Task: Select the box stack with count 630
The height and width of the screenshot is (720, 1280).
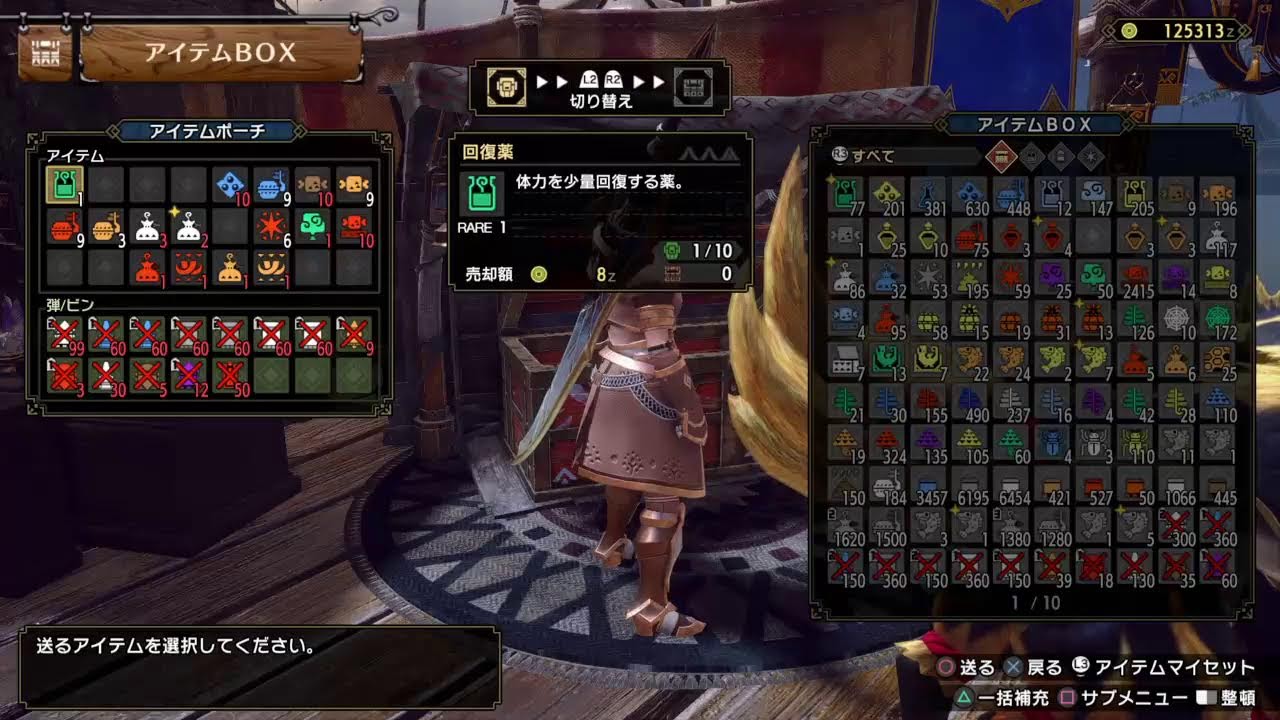Action: coord(970,194)
